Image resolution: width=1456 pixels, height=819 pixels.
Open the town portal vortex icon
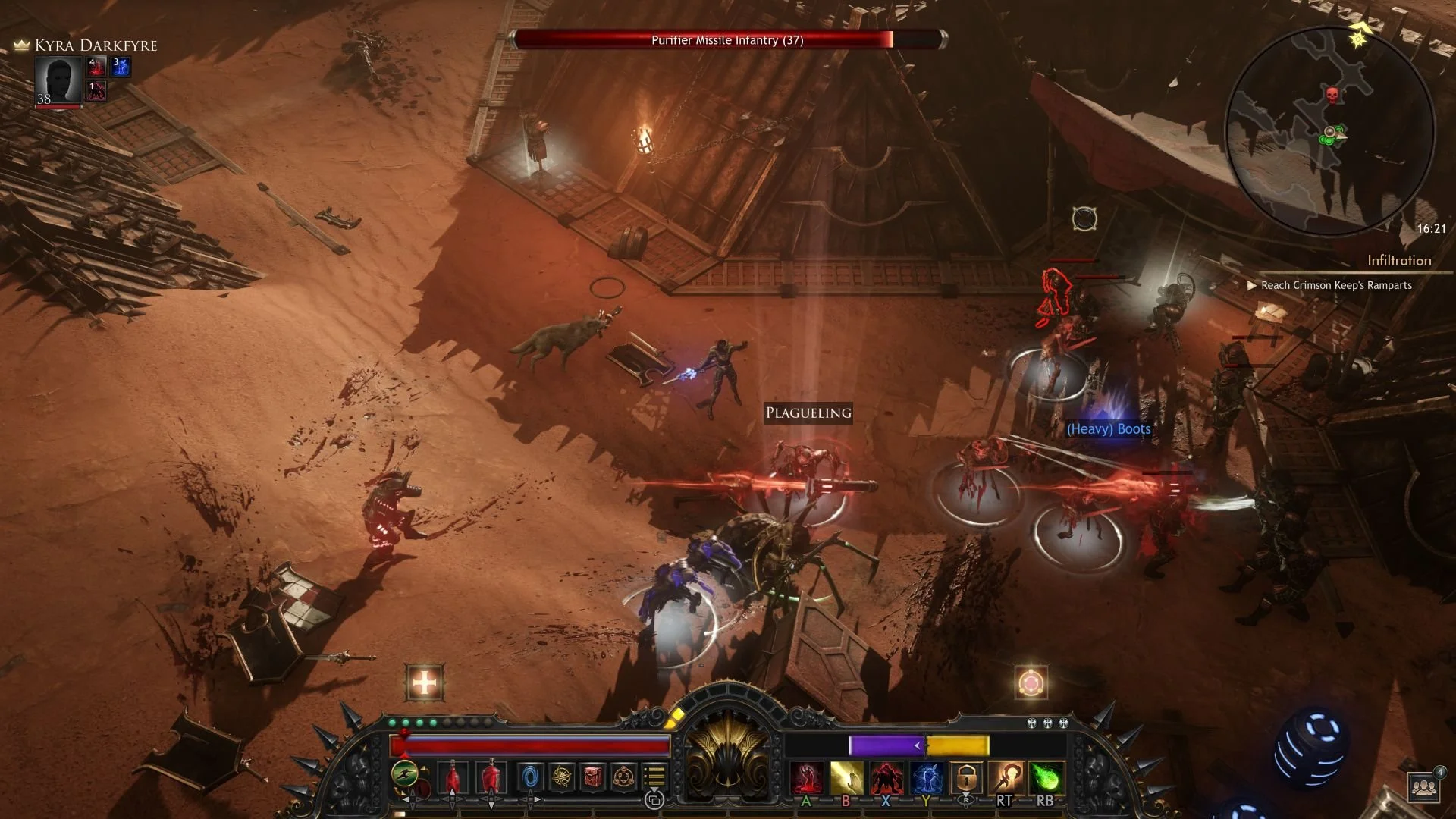pyautogui.click(x=531, y=774)
